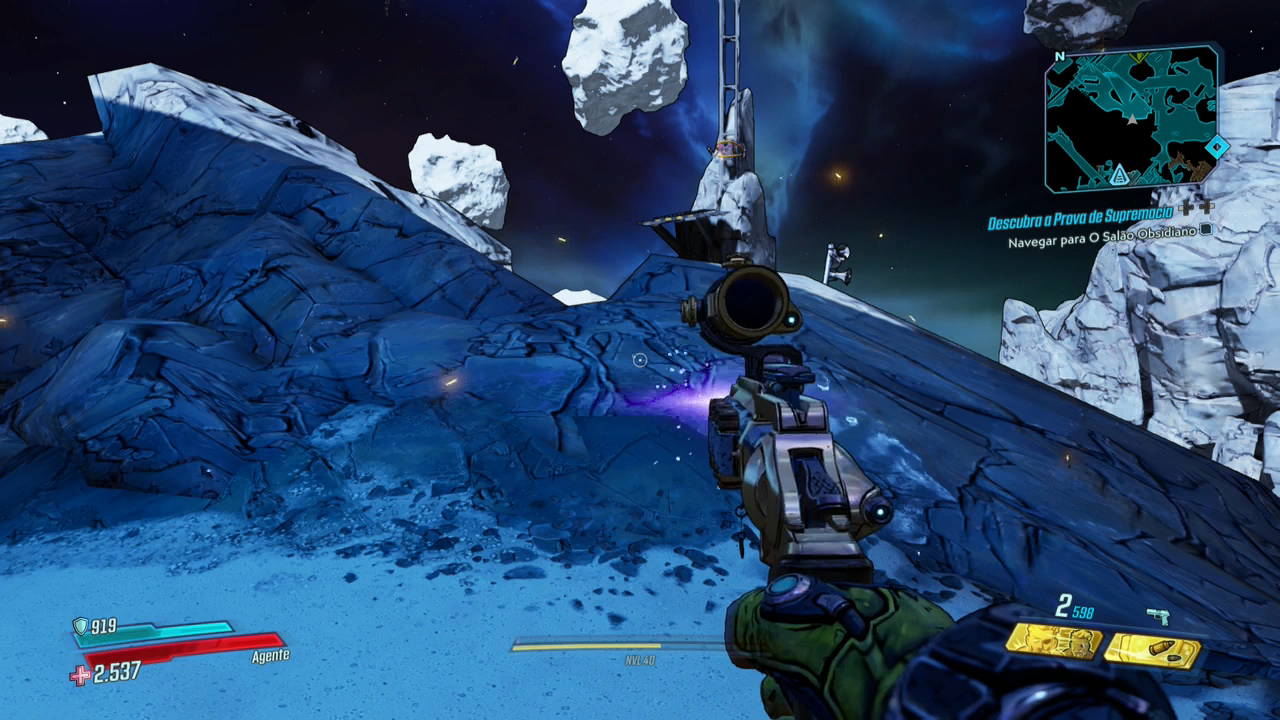Open the minimap in the corner
1280x720 pixels.
pyautogui.click(x=1131, y=118)
